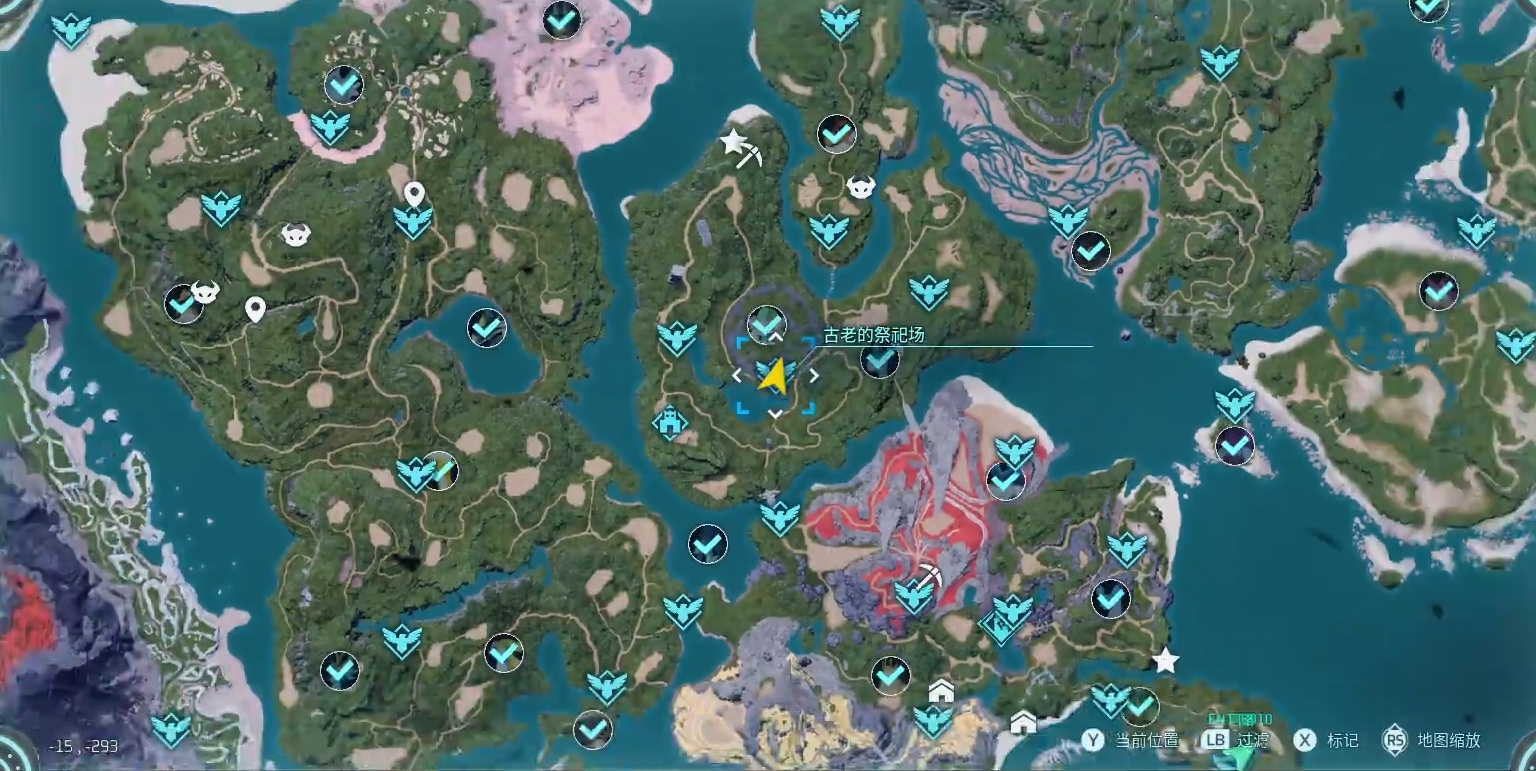Select the star marker beside the pickaxe

tap(732, 141)
